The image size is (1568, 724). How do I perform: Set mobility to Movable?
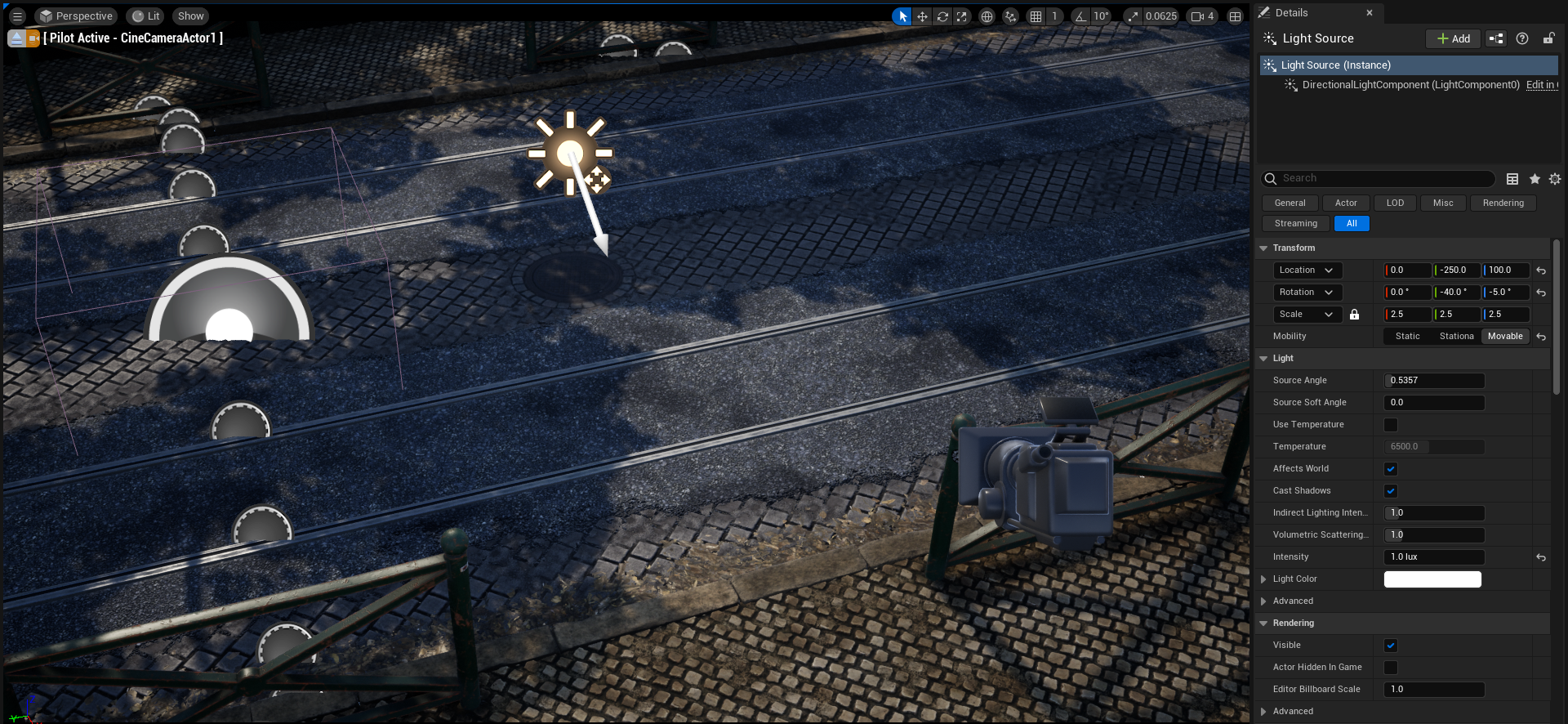1504,336
